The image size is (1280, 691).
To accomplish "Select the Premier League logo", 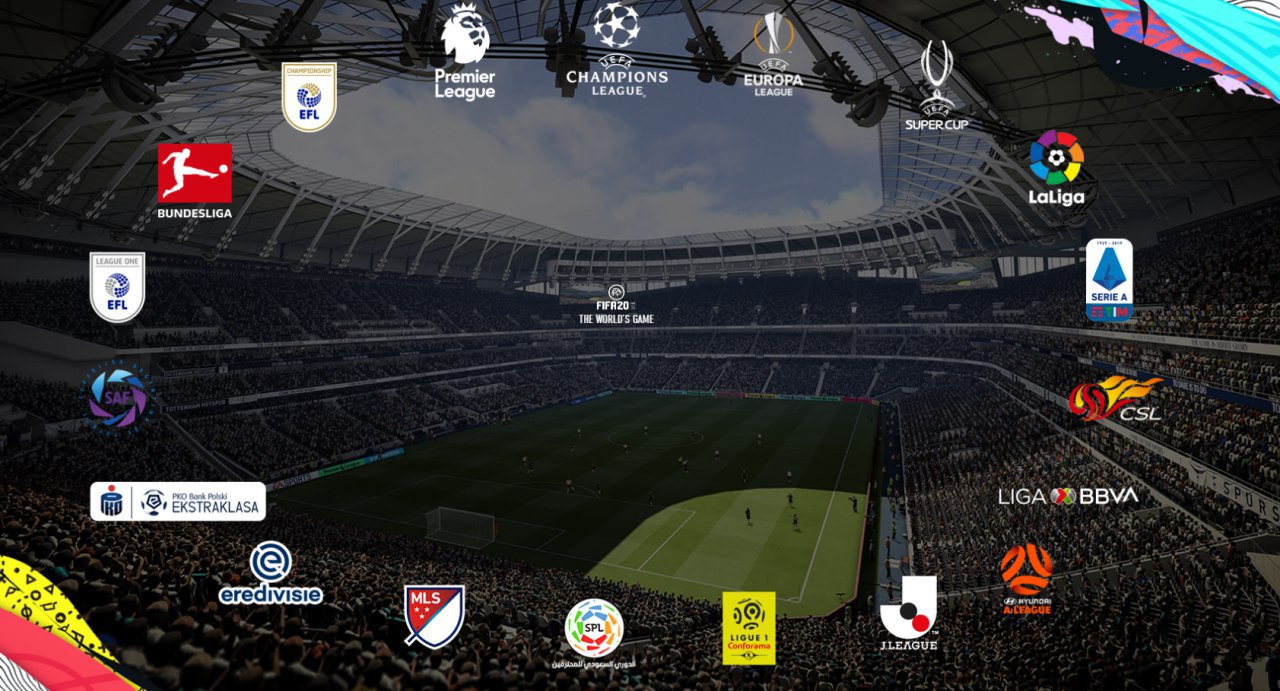I will 465,50.
